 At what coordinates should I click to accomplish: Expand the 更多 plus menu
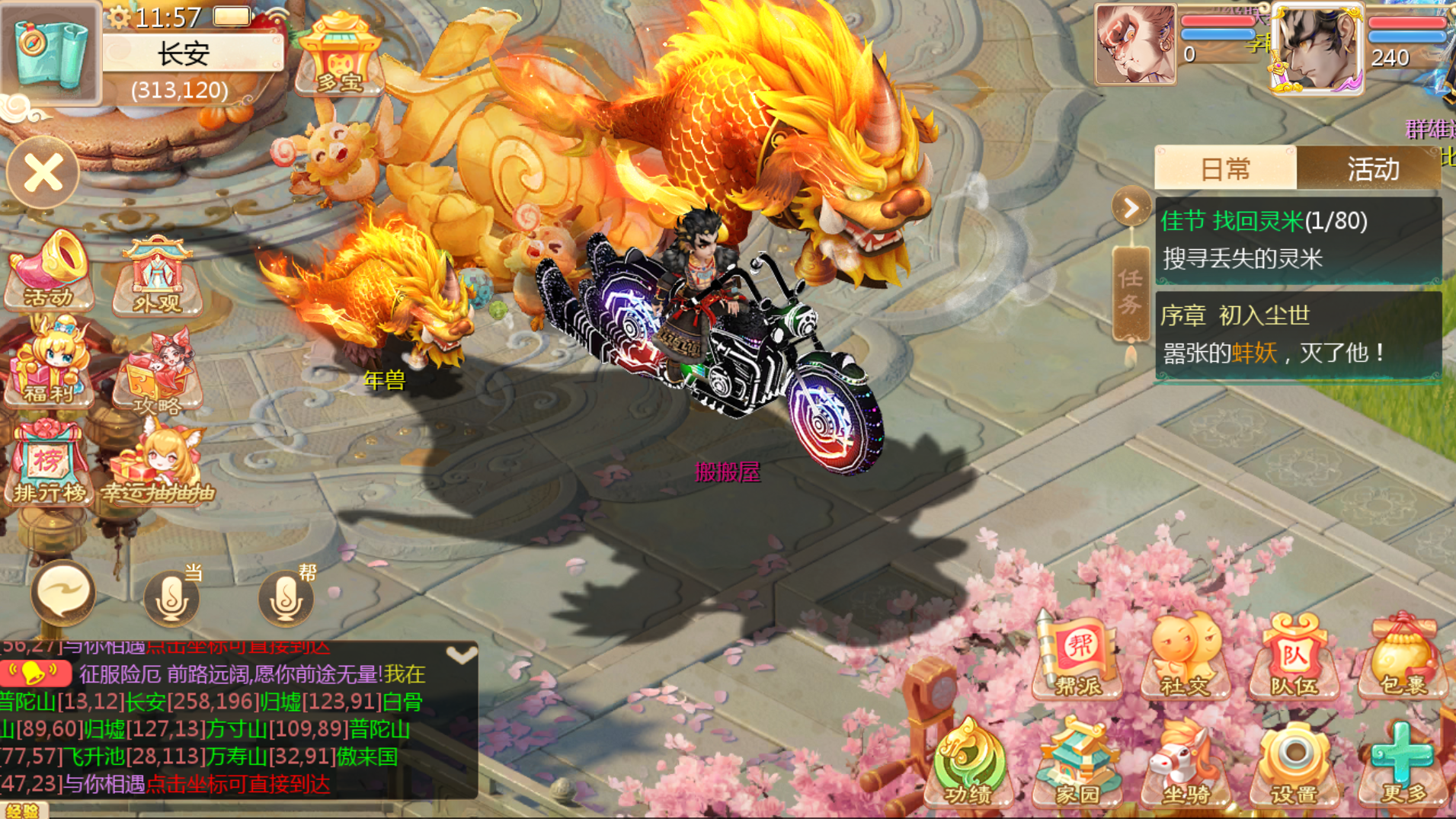[1403, 763]
